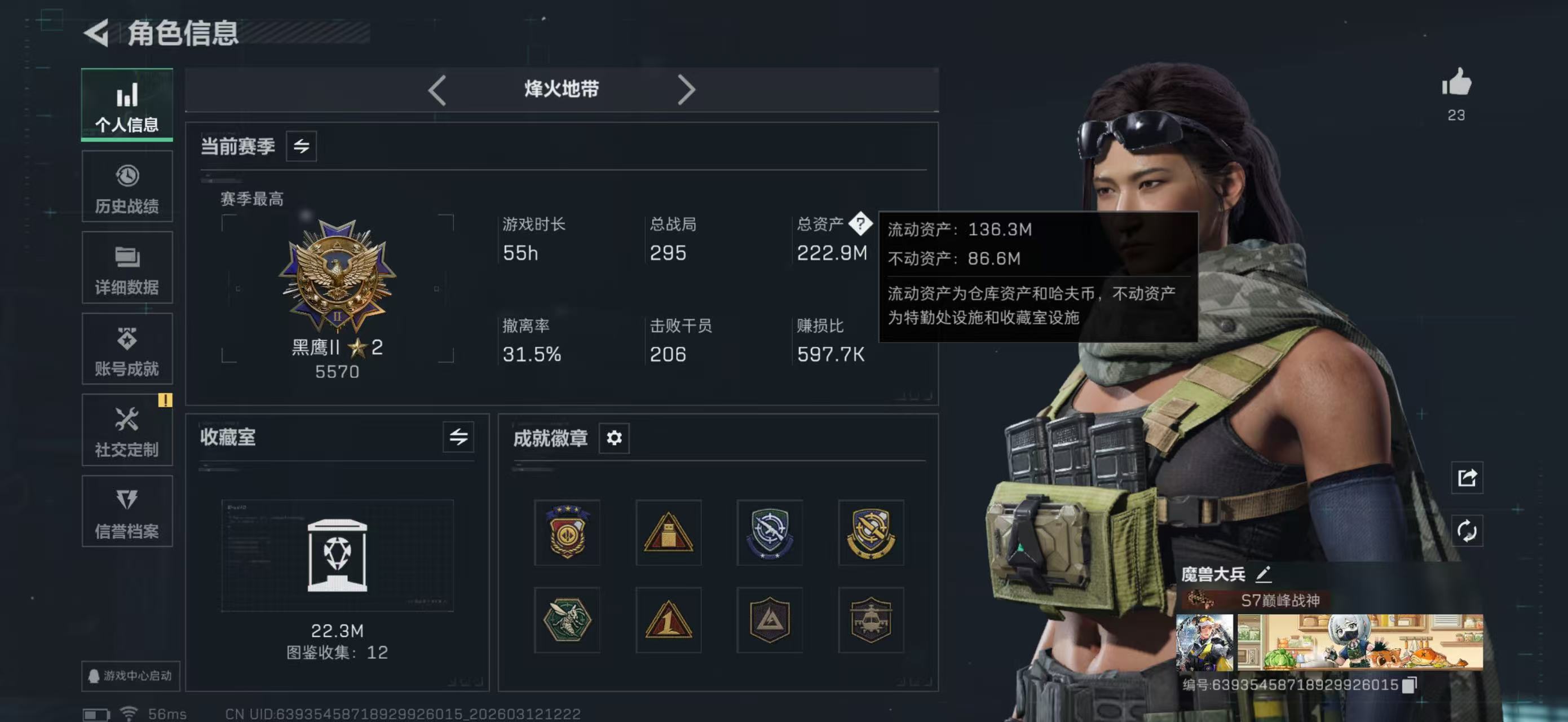This screenshot has height=722, width=1568.
Task: Edit the player name 魔兽大兵
Action: (1264, 574)
